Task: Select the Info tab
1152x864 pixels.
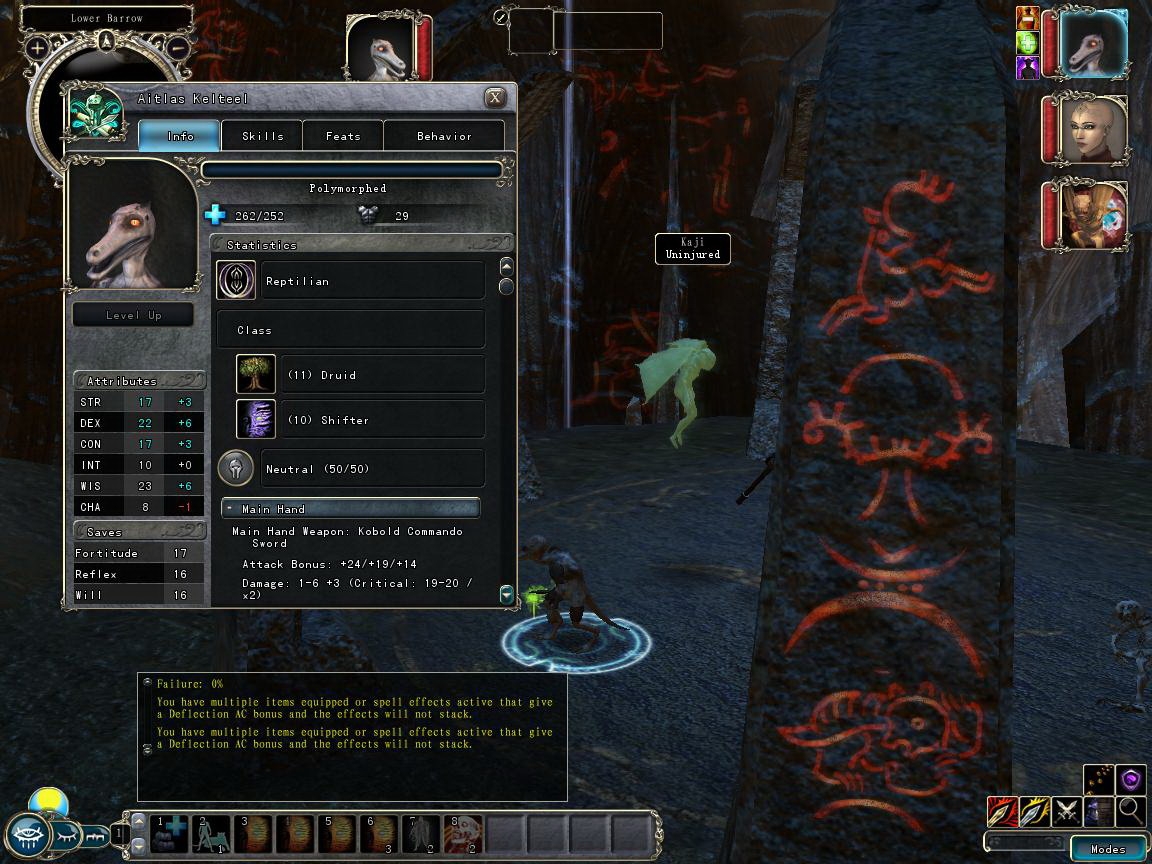Action: pos(180,136)
